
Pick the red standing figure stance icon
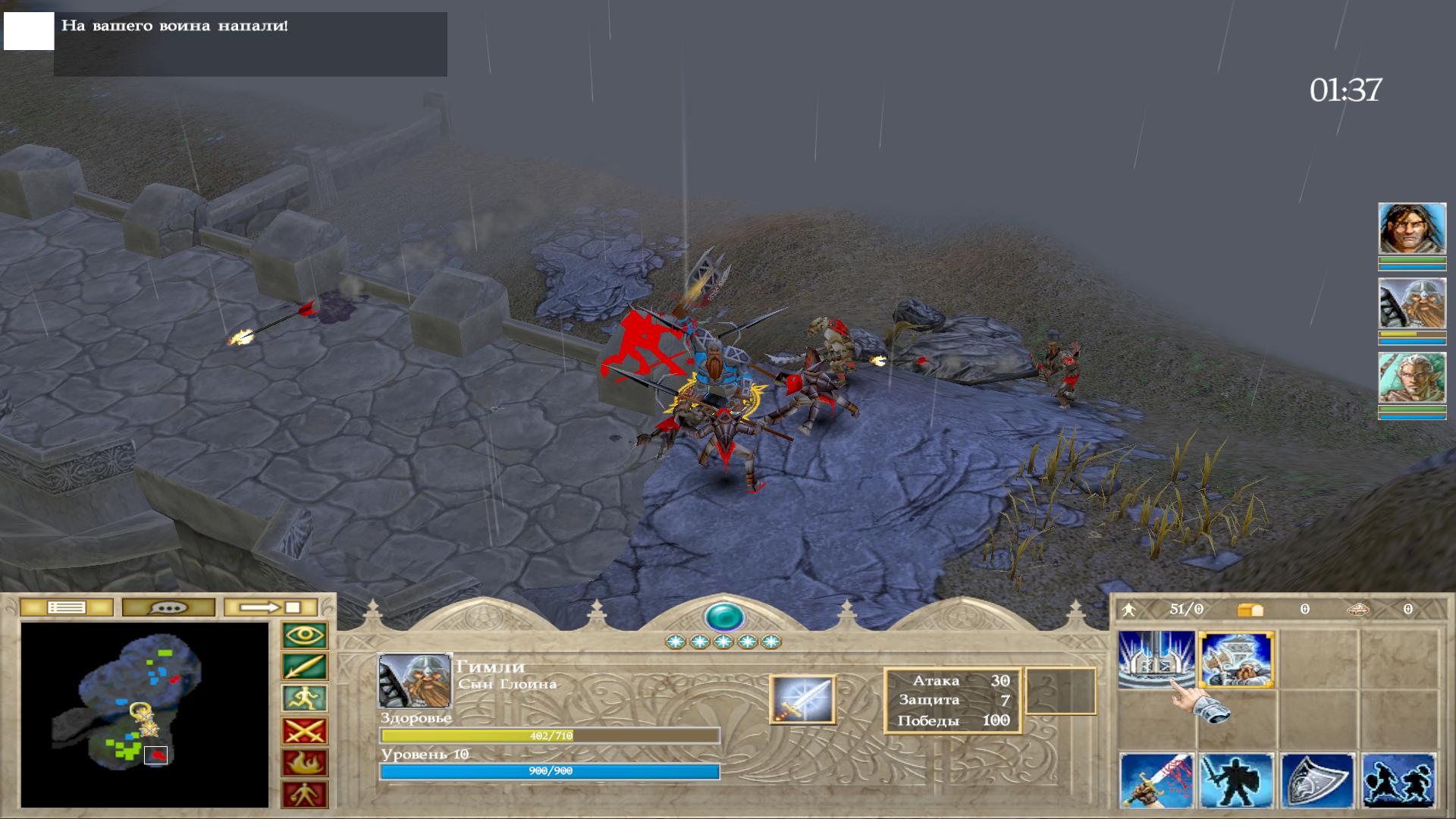pos(305,794)
